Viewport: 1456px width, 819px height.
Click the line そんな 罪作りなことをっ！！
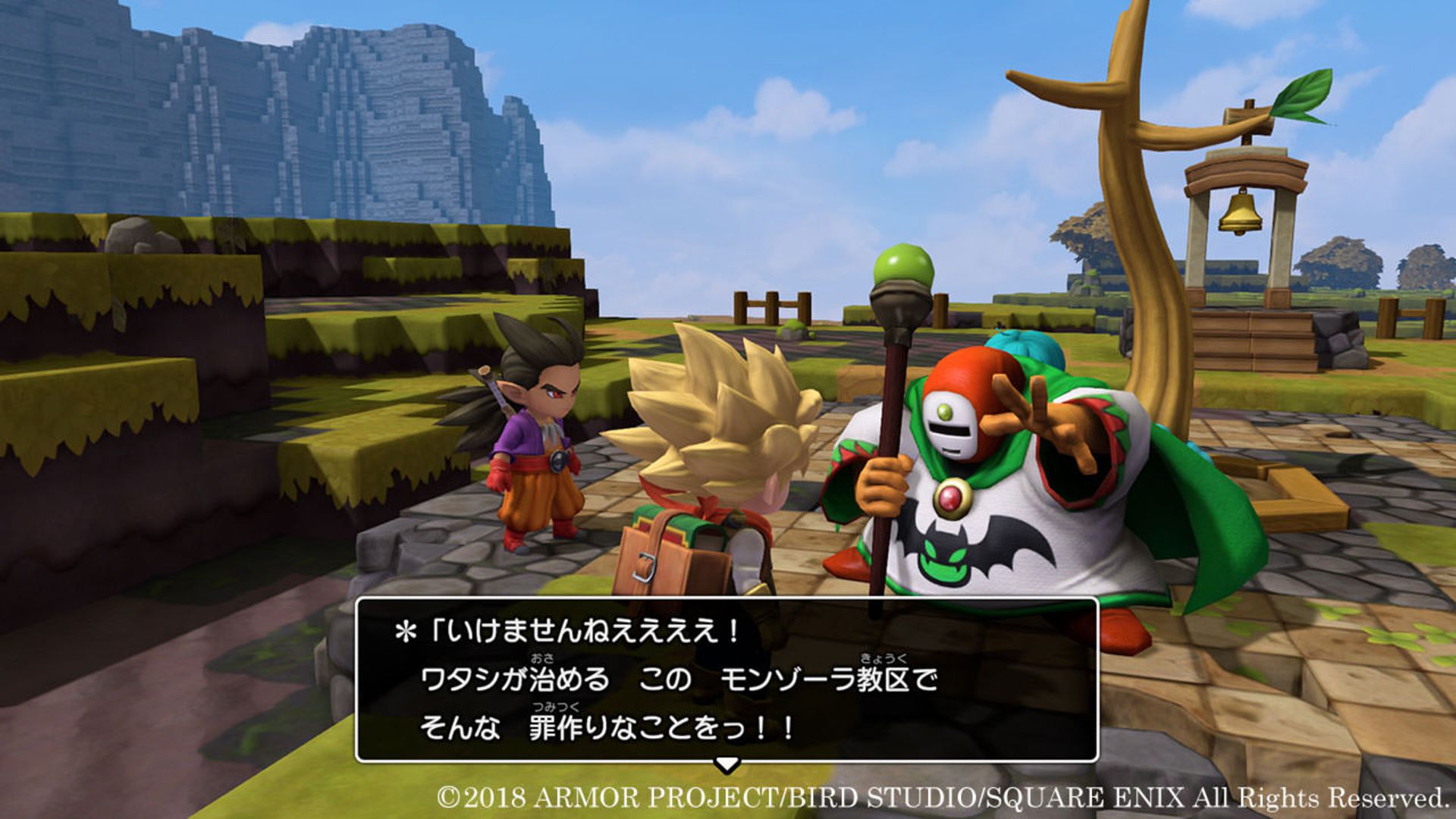(x=607, y=728)
